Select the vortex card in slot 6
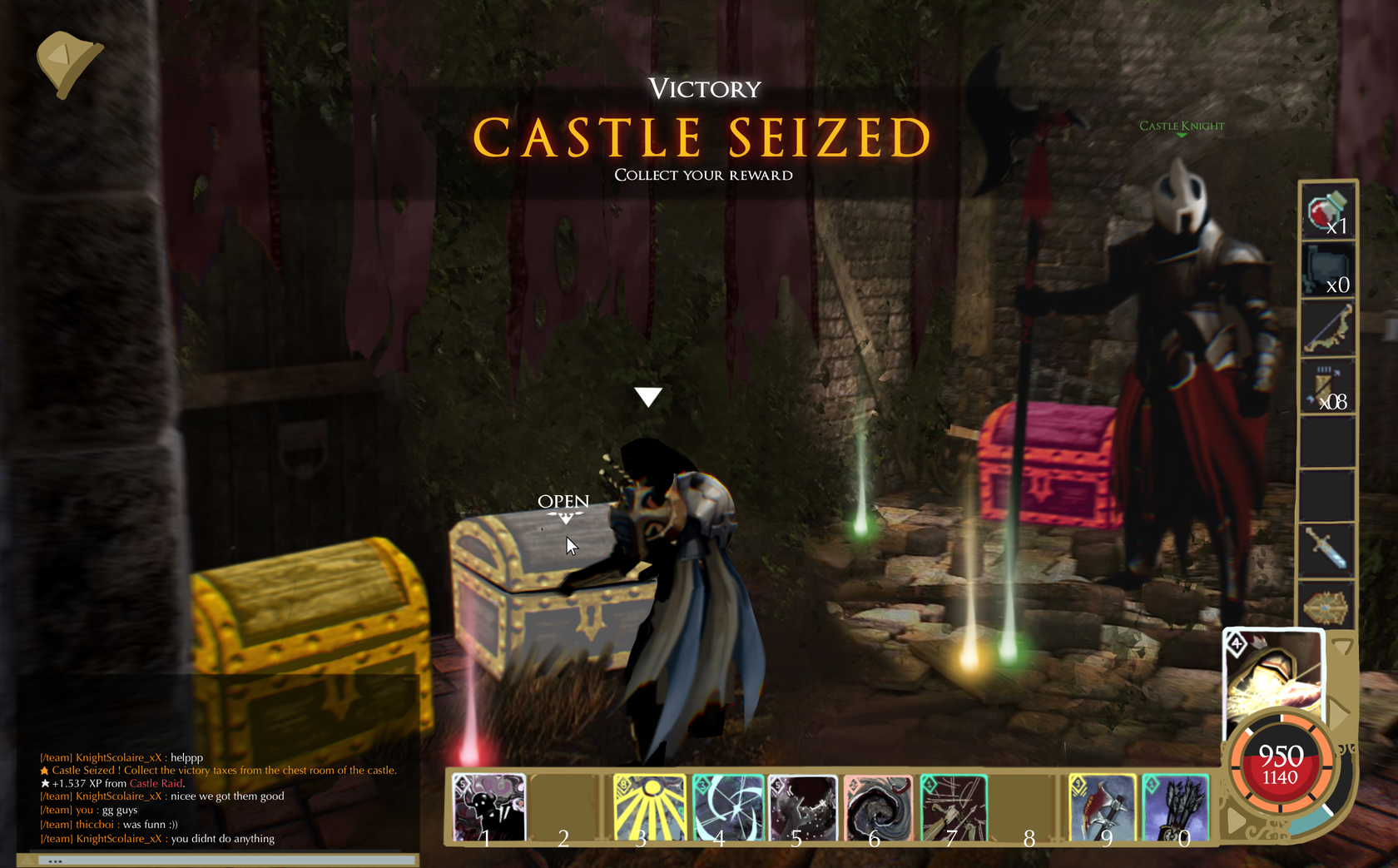 pyautogui.click(x=880, y=806)
